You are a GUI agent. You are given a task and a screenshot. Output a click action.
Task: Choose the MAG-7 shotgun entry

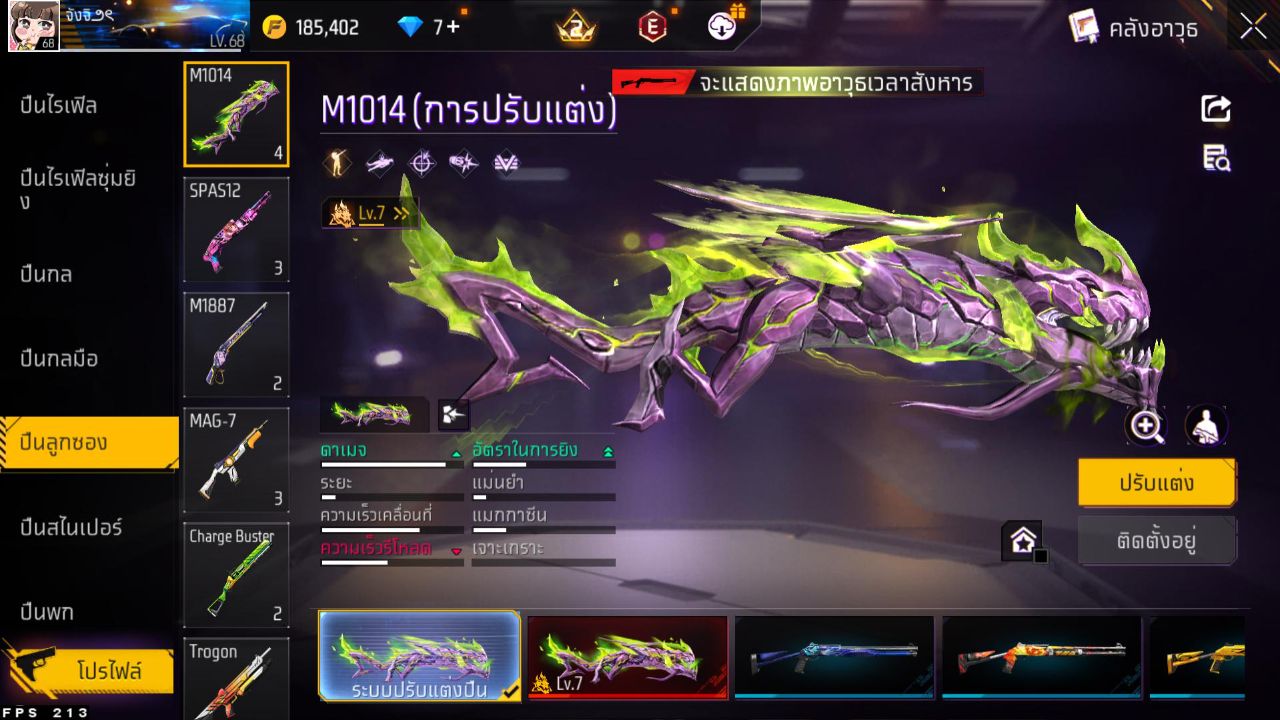coord(236,459)
